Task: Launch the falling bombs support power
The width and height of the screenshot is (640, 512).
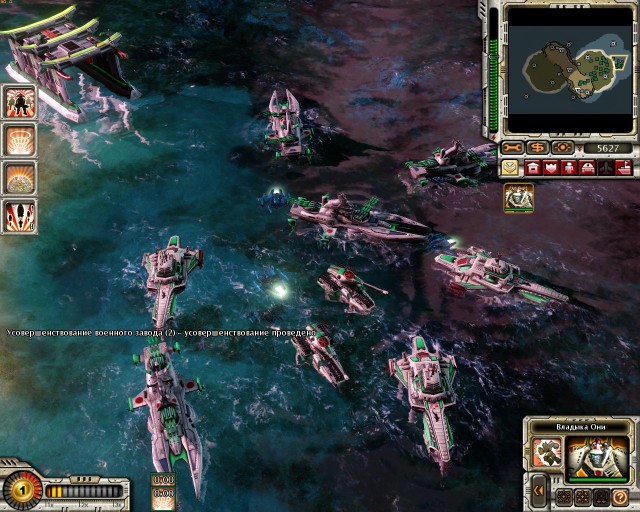Action: tap(20, 215)
